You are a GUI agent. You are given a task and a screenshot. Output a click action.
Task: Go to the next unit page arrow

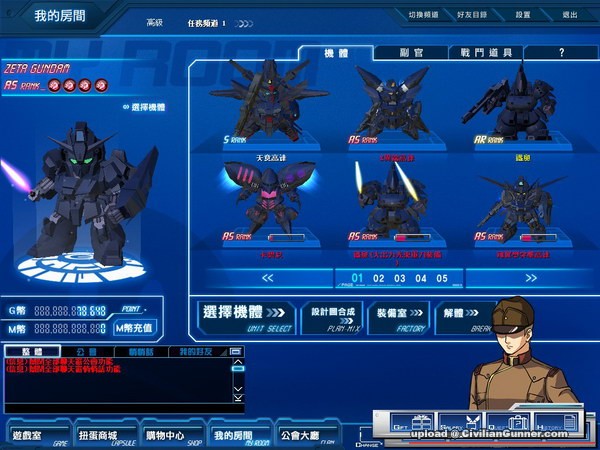click(529, 279)
